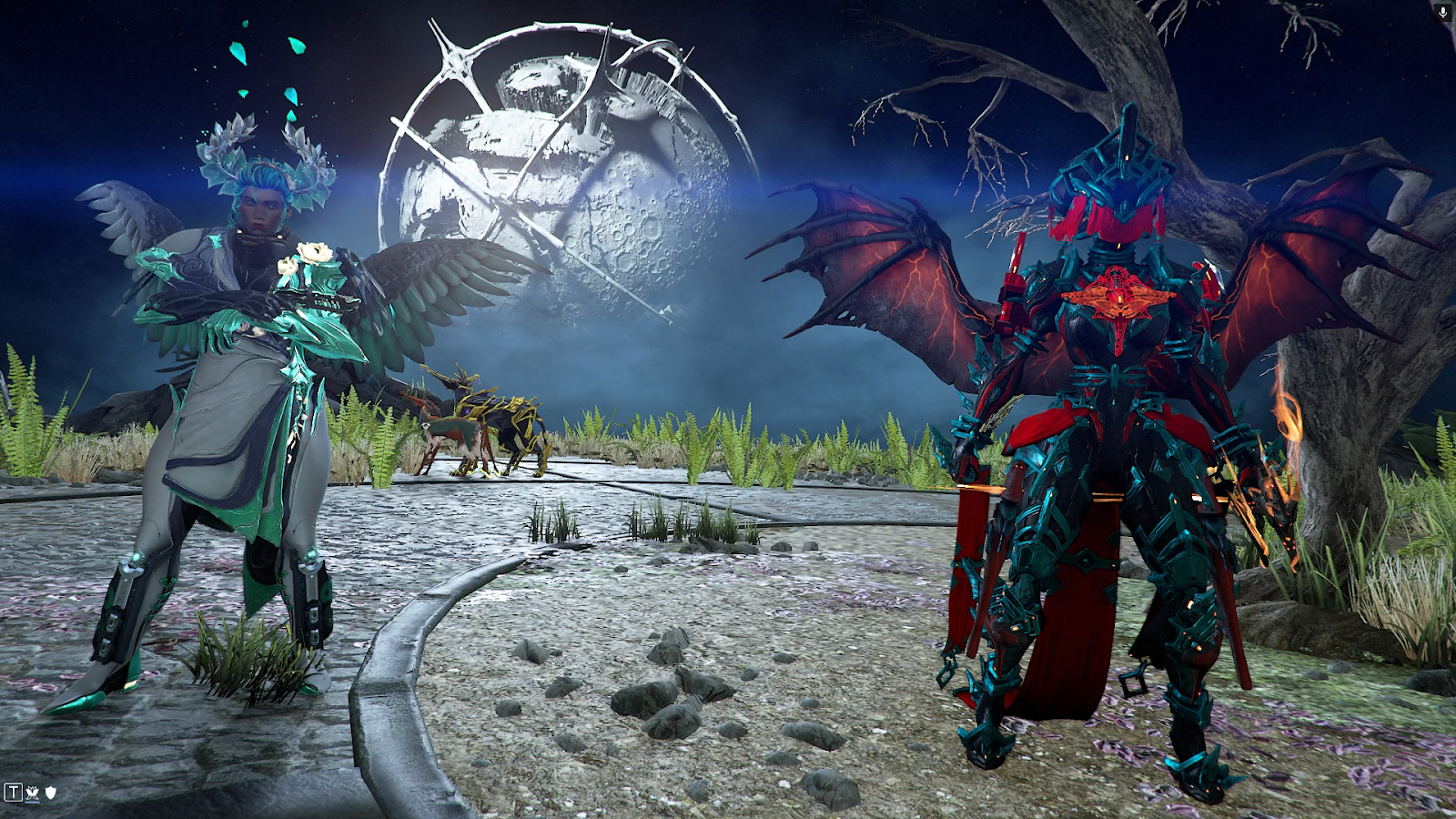This screenshot has width=1456, height=819.
Task: Toggle the microphone icon in the corner
Action: click(1442, 12)
